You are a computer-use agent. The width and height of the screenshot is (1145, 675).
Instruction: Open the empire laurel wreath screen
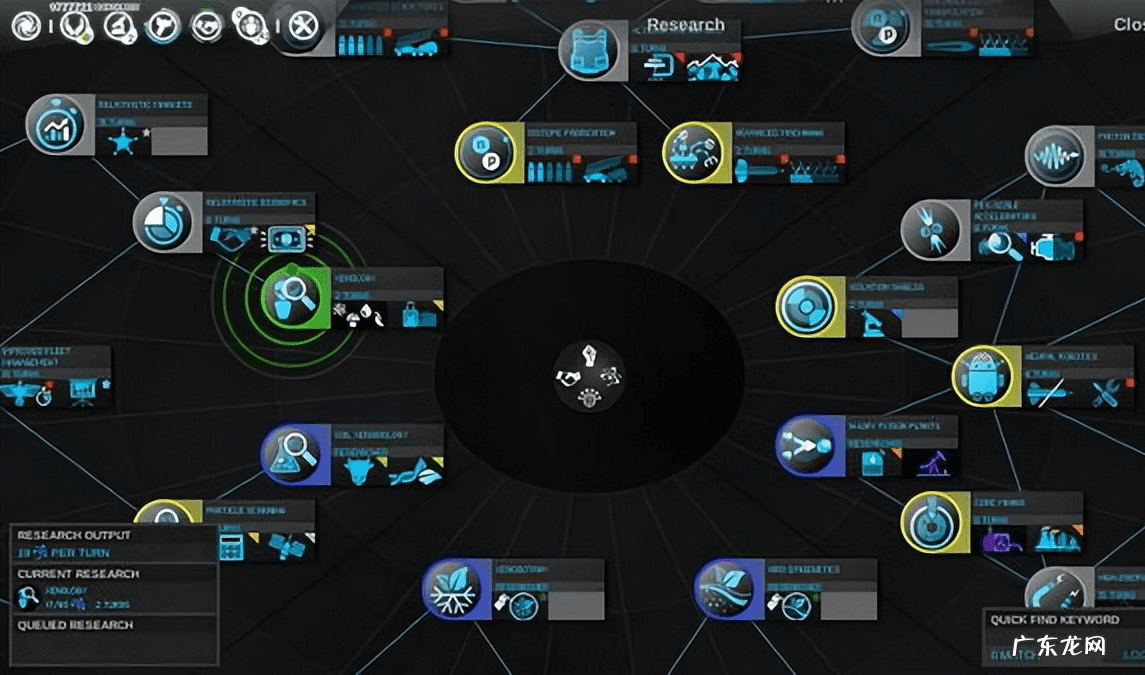coord(74,26)
